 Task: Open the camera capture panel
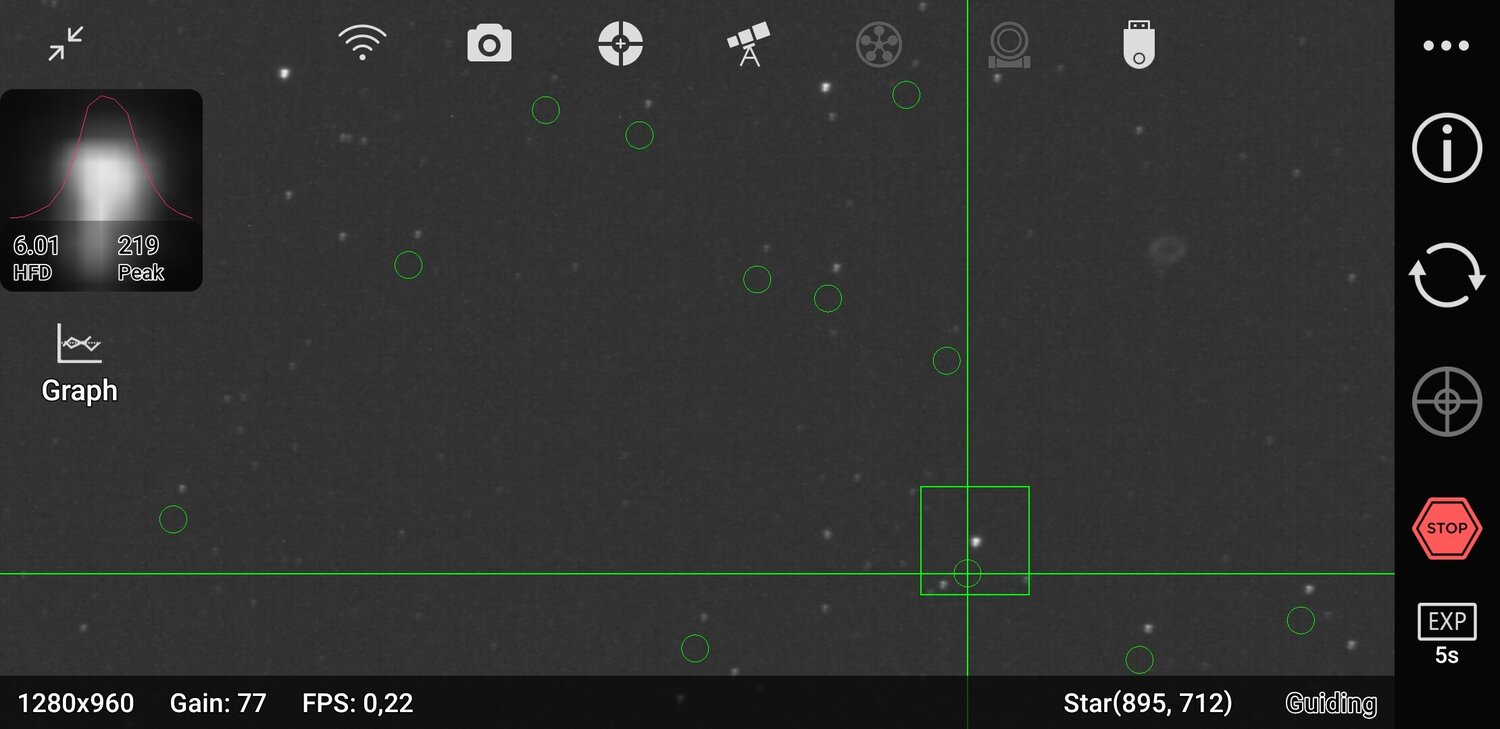(x=489, y=42)
